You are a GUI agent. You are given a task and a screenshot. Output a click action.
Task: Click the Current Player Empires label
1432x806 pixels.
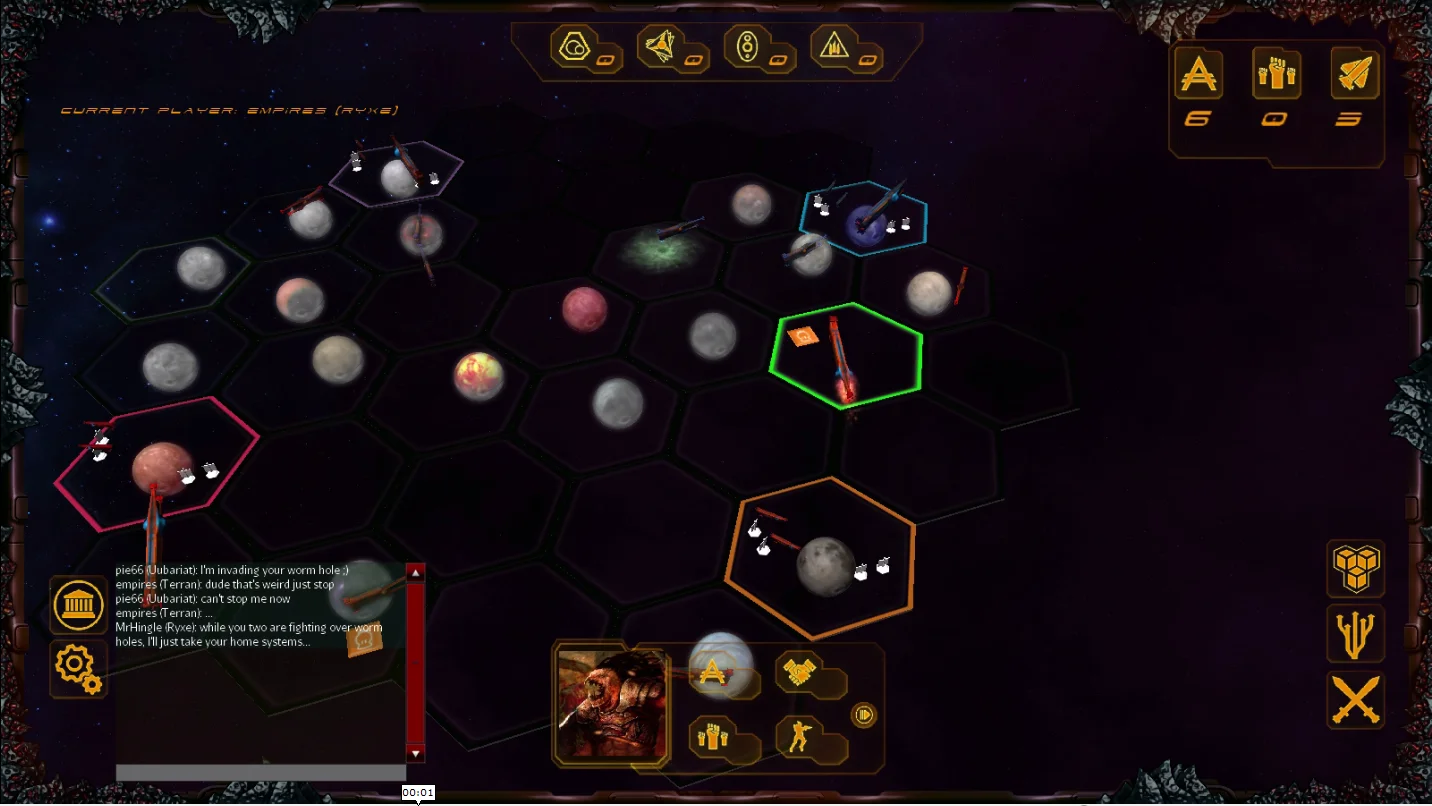(x=232, y=109)
